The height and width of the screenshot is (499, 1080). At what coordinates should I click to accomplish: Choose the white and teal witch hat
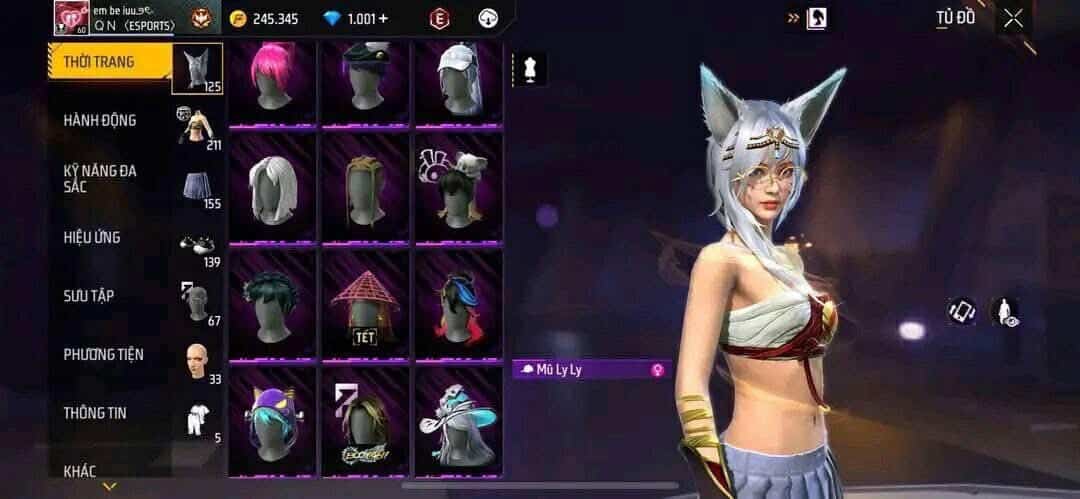coord(458,421)
